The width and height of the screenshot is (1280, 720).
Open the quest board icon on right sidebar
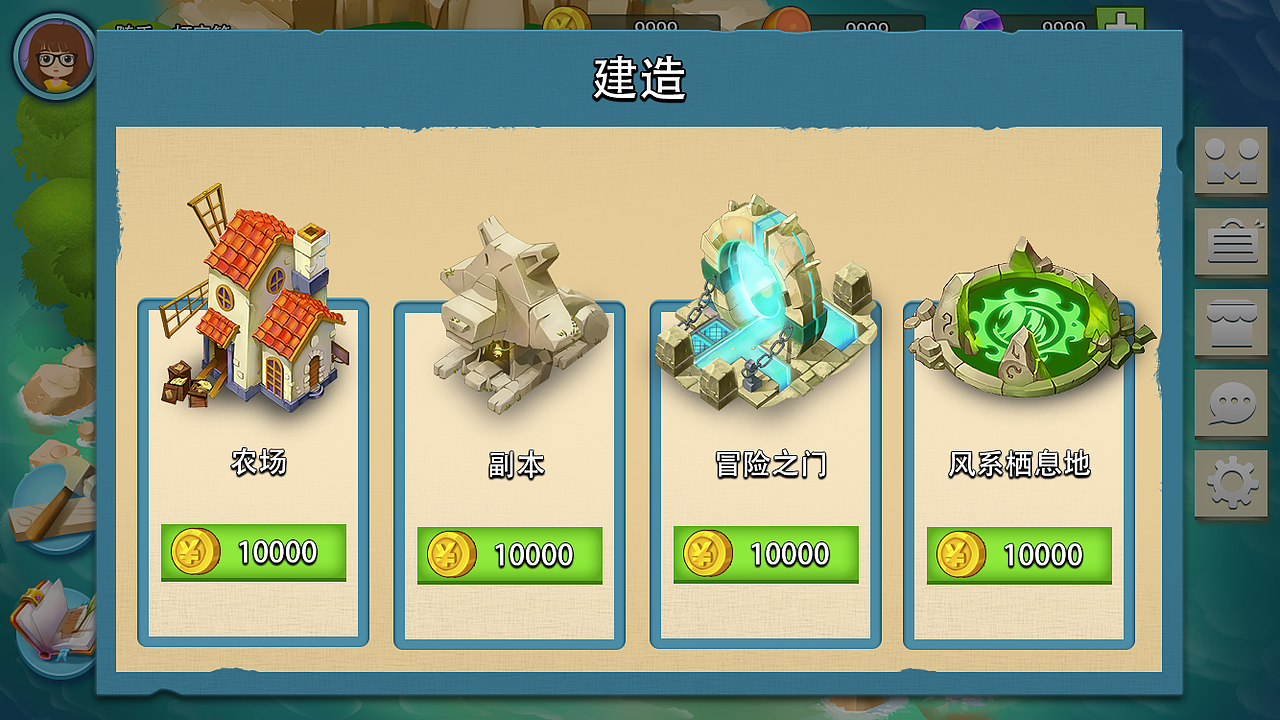pyautogui.click(x=1231, y=243)
